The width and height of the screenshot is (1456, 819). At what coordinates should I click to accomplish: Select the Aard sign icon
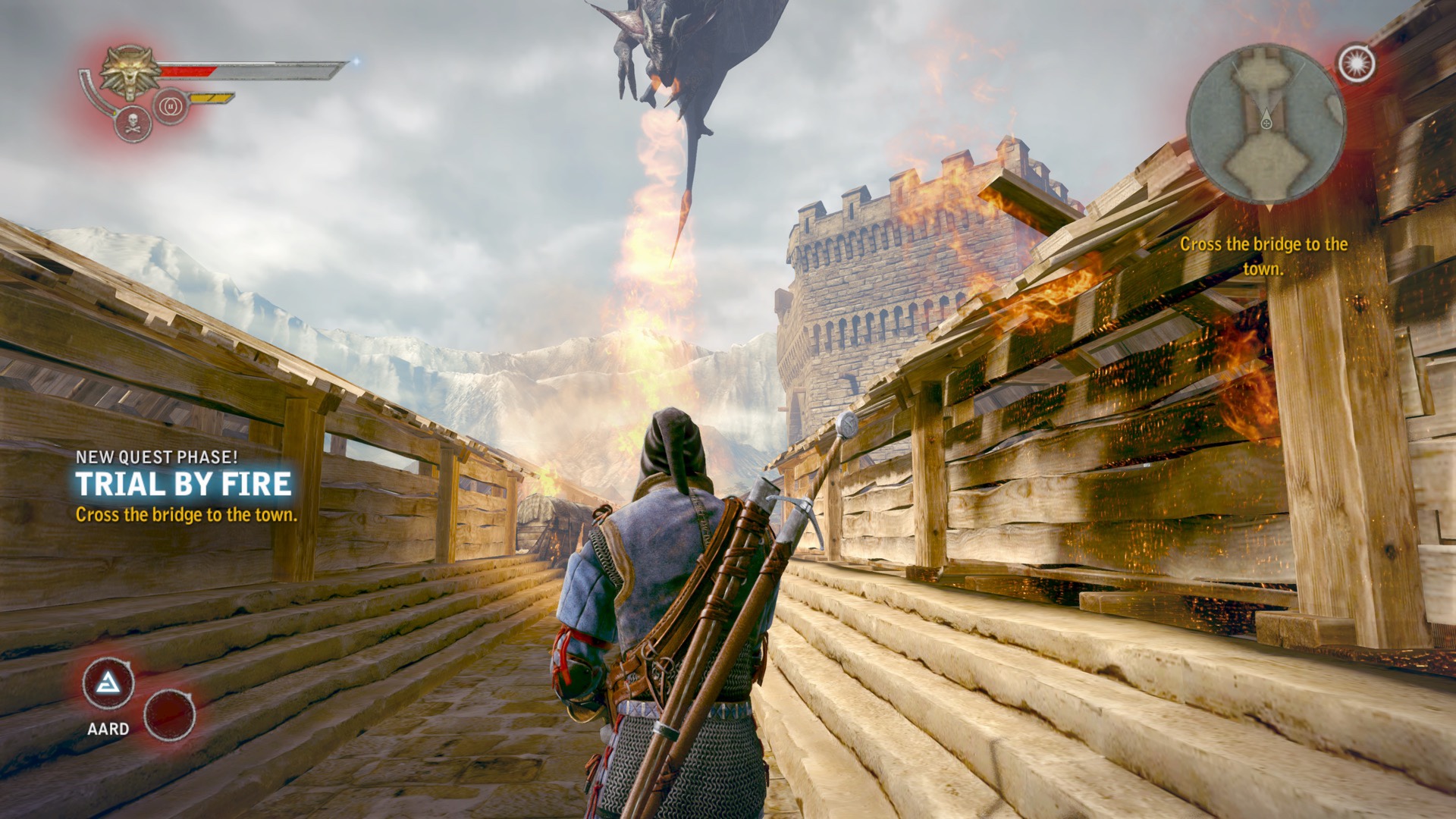(108, 684)
